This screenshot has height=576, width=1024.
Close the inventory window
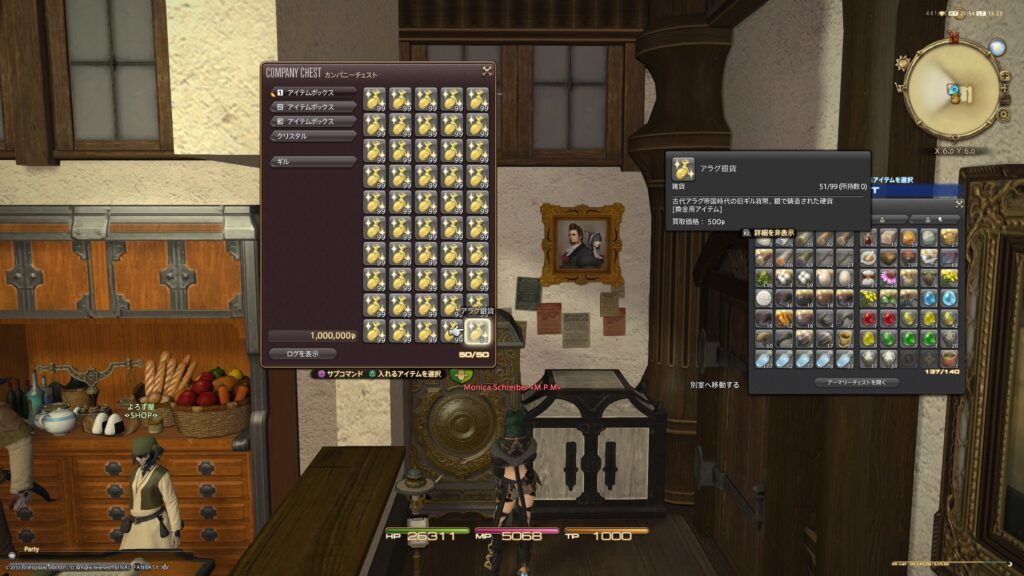(958, 203)
